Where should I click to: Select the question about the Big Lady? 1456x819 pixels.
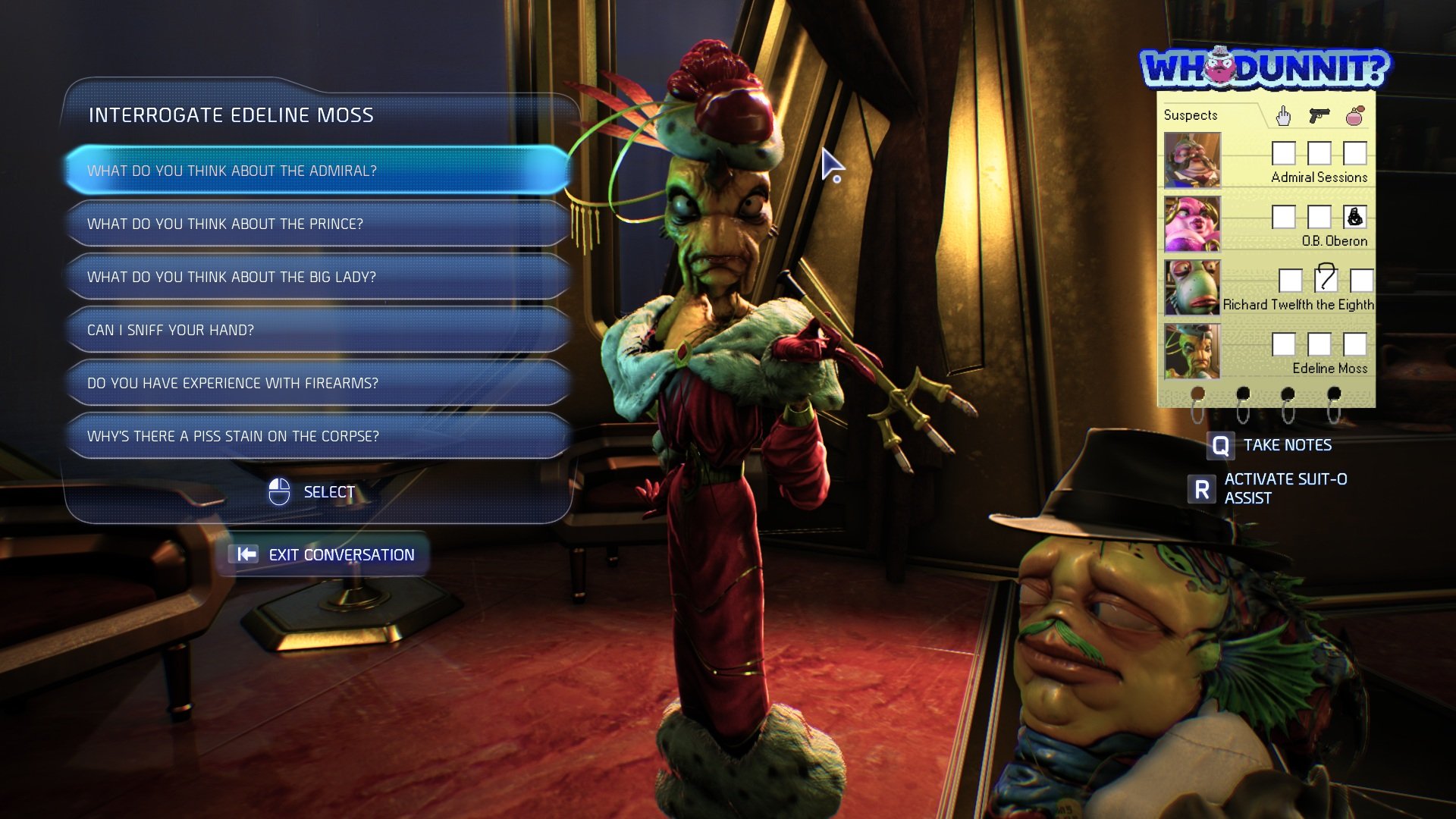[x=317, y=277]
